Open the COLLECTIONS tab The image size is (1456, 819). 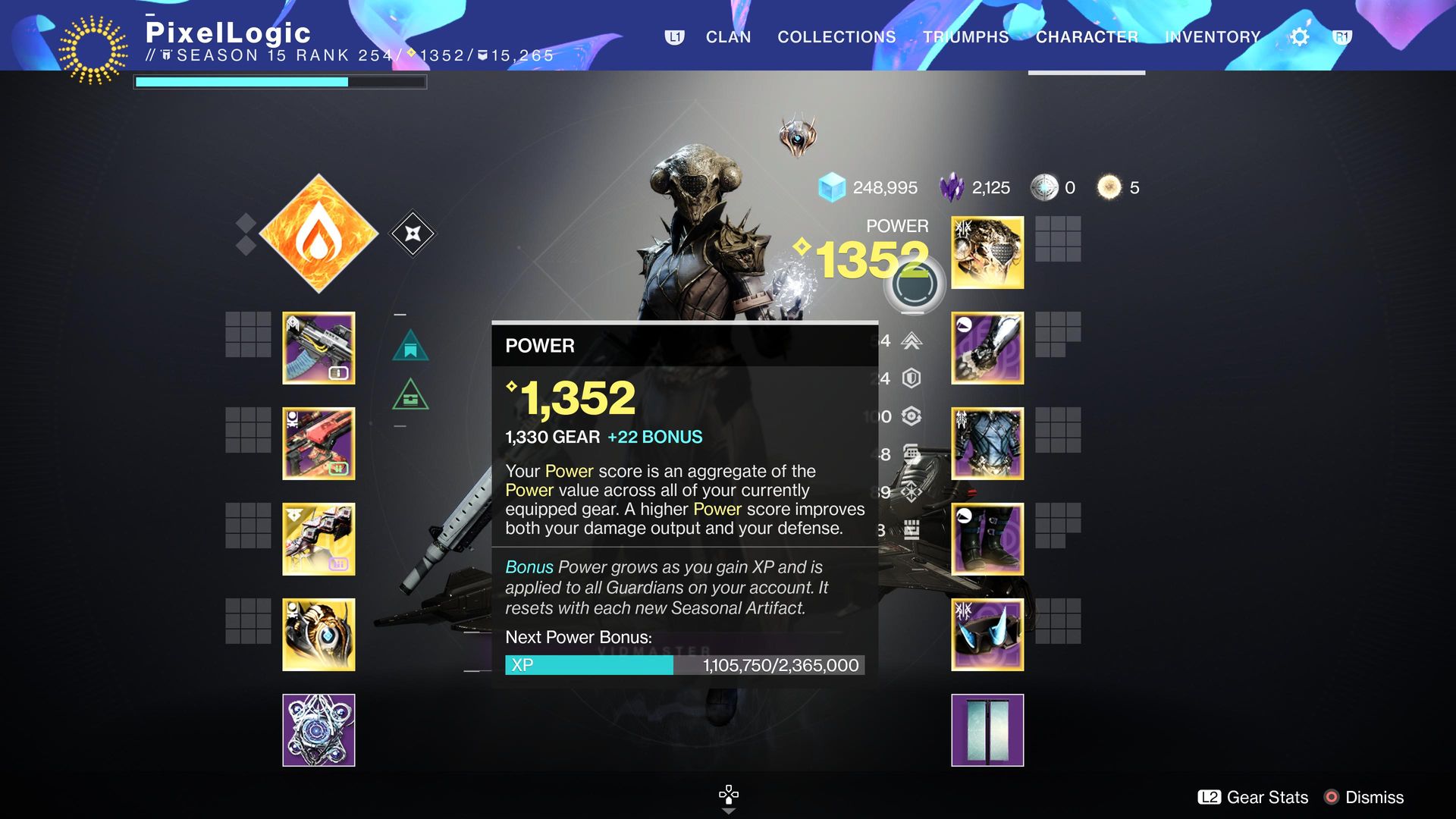click(x=836, y=36)
